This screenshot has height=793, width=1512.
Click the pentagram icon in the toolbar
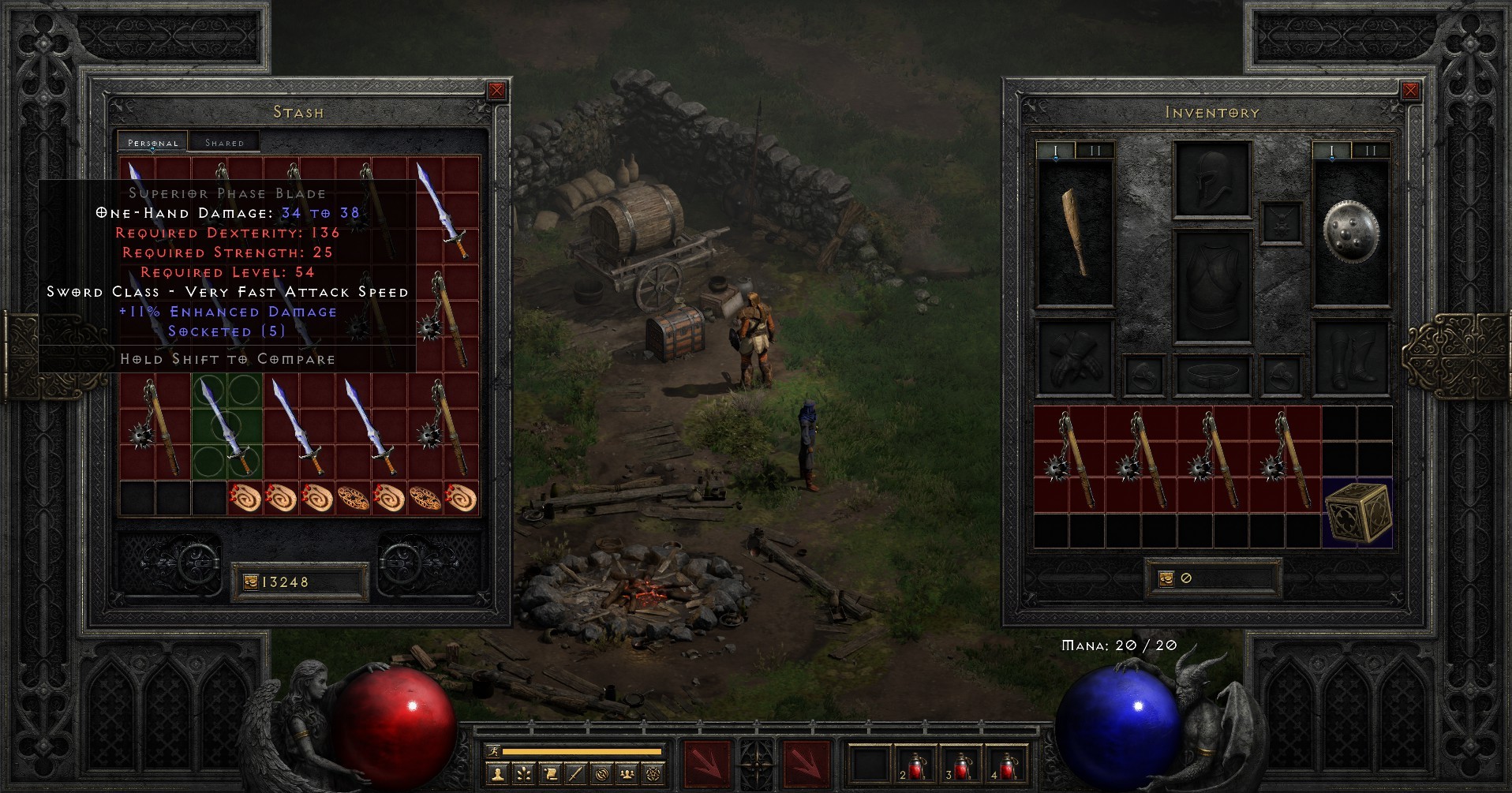pyautogui.click(x=653, y=774)
